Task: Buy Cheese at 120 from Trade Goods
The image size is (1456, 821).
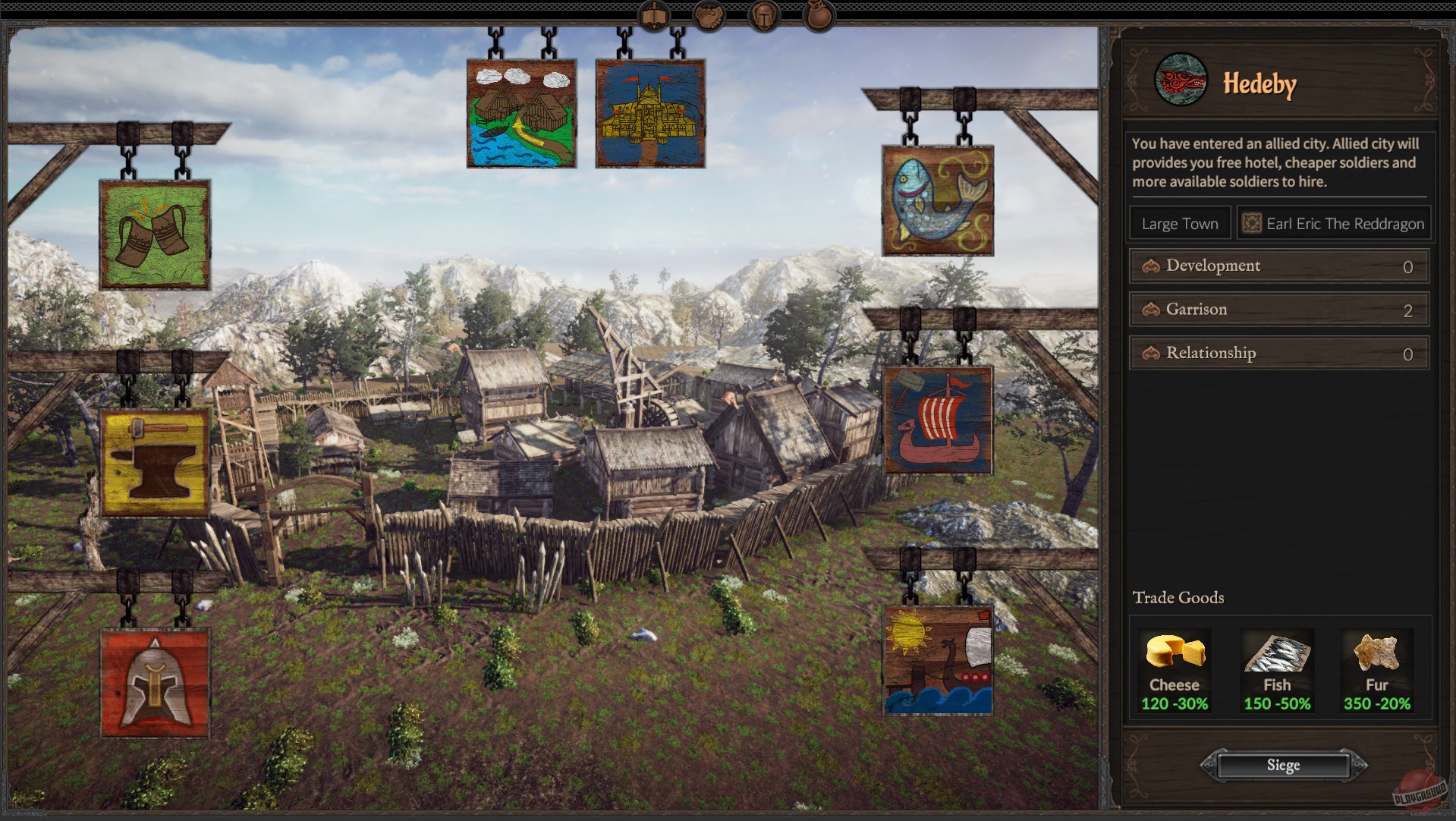Action: click(1174, 671)
